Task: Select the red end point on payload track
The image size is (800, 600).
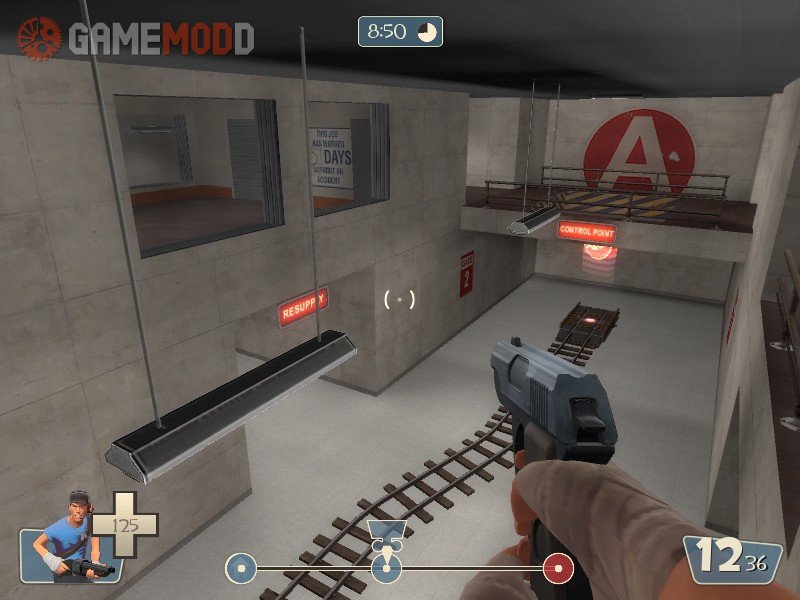Action: (558, 570)
